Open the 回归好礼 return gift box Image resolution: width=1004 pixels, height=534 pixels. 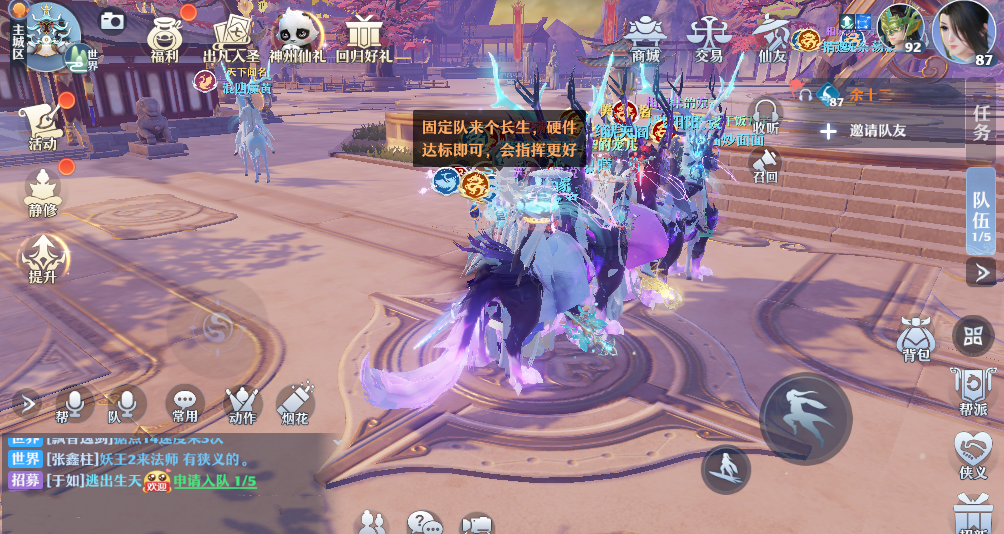363,36
